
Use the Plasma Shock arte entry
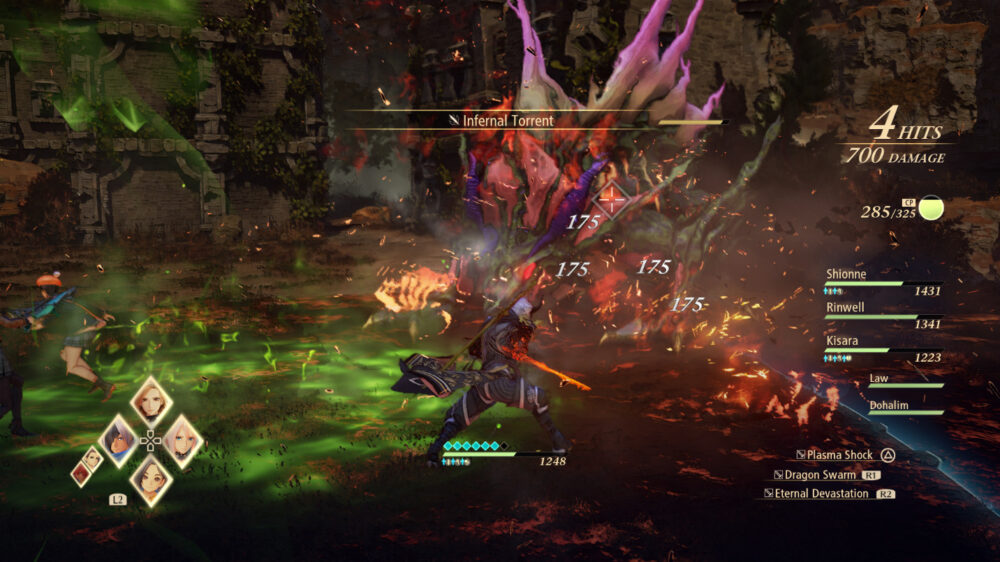(x=838, y=455)
